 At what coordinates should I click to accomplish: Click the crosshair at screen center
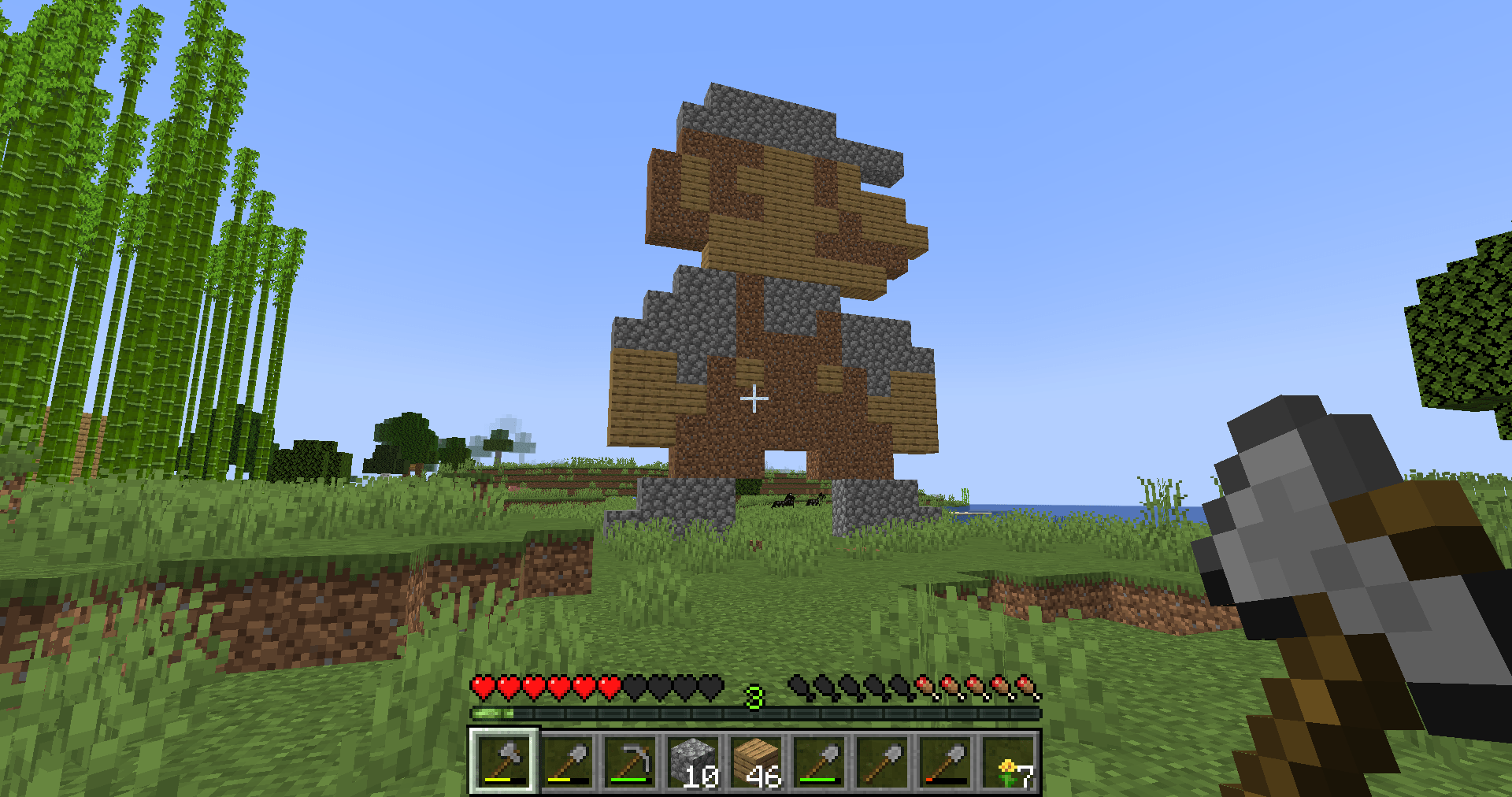pyautogui.click(x=754, y=398)
